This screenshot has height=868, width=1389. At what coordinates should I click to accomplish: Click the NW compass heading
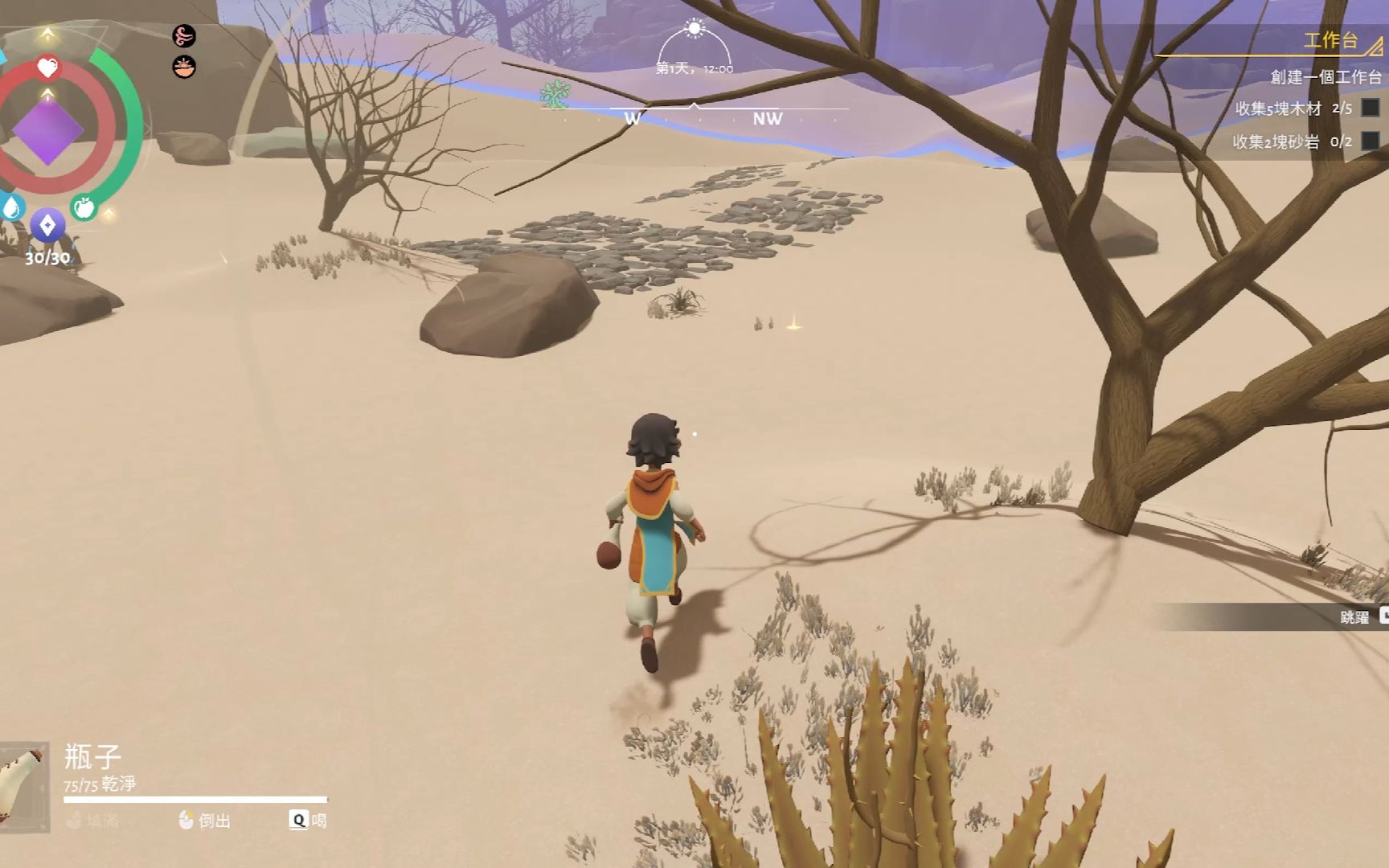767,119
